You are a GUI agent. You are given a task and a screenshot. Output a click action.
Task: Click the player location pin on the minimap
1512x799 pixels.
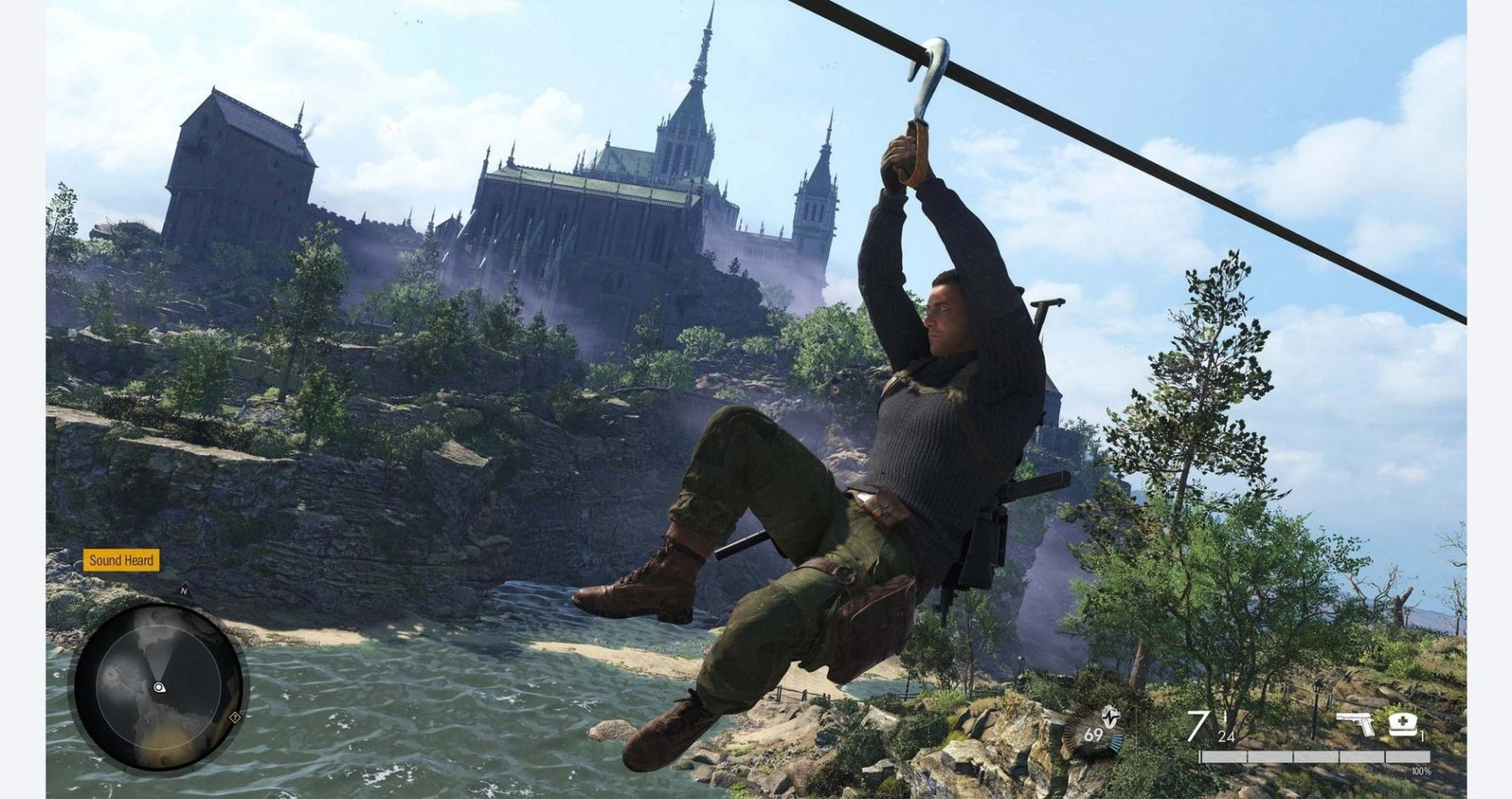[x=160, y=688]
